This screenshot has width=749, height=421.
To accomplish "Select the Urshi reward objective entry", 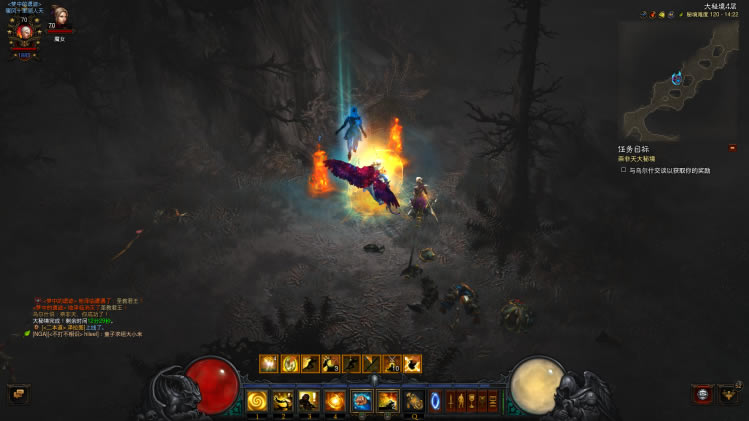I will tap(665, 170).
